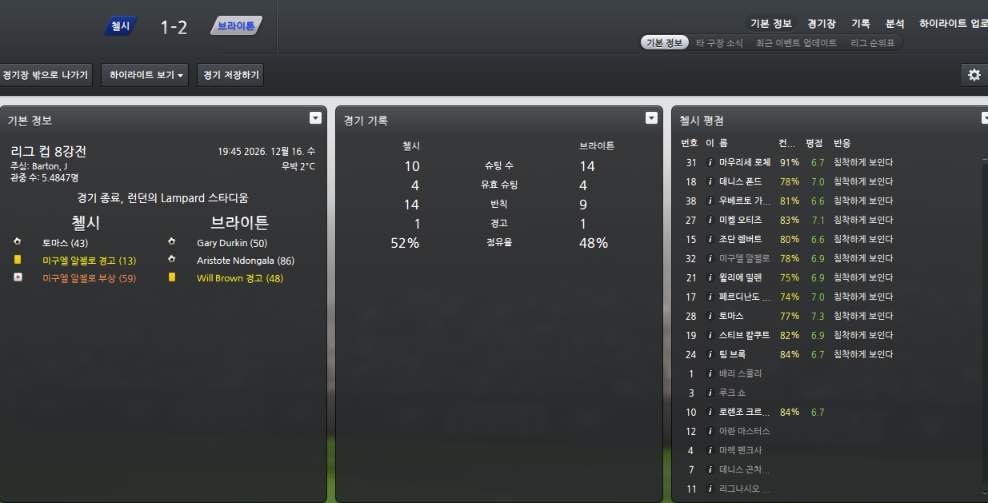Open the 경기 기록 panel dropdown arrow

tap(652, 118)
